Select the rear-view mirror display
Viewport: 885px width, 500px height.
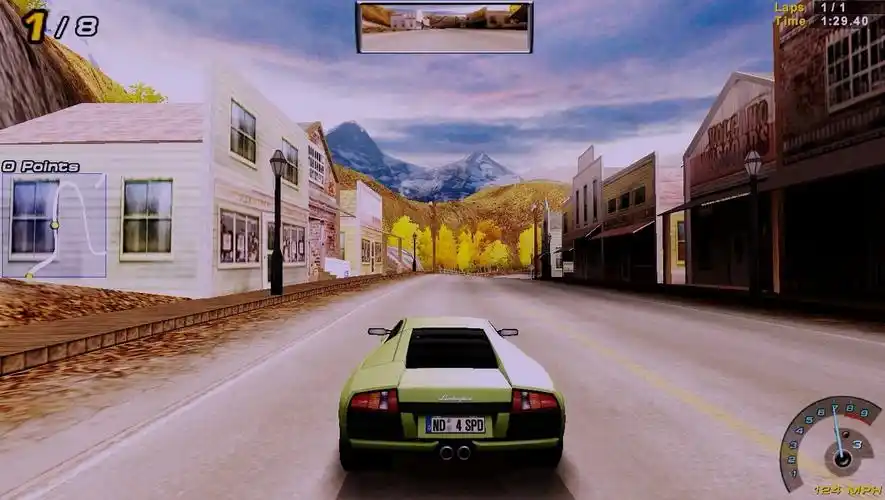444,28
